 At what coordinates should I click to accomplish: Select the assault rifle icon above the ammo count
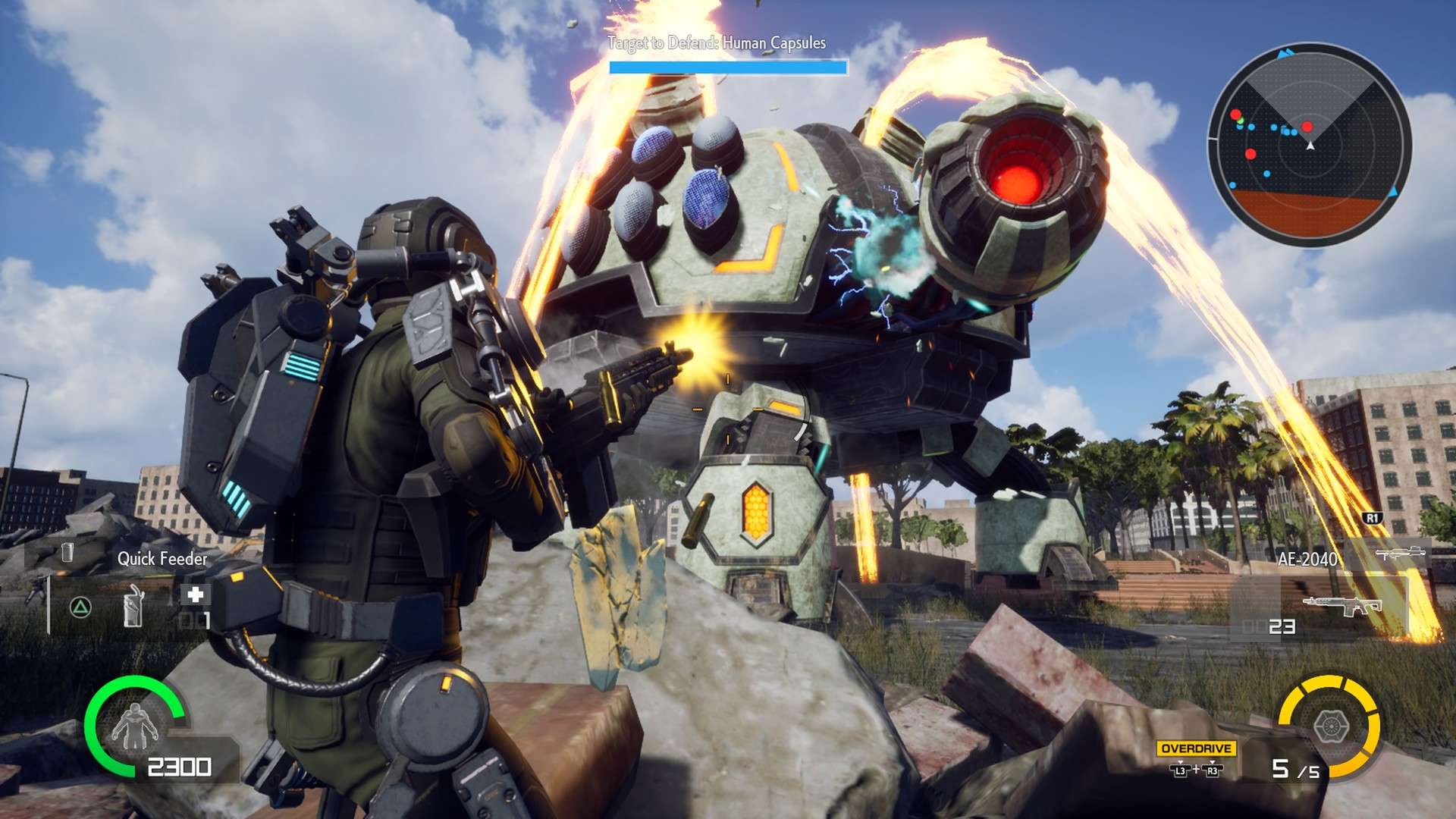pyautogui.click(x=1343, y=605)
